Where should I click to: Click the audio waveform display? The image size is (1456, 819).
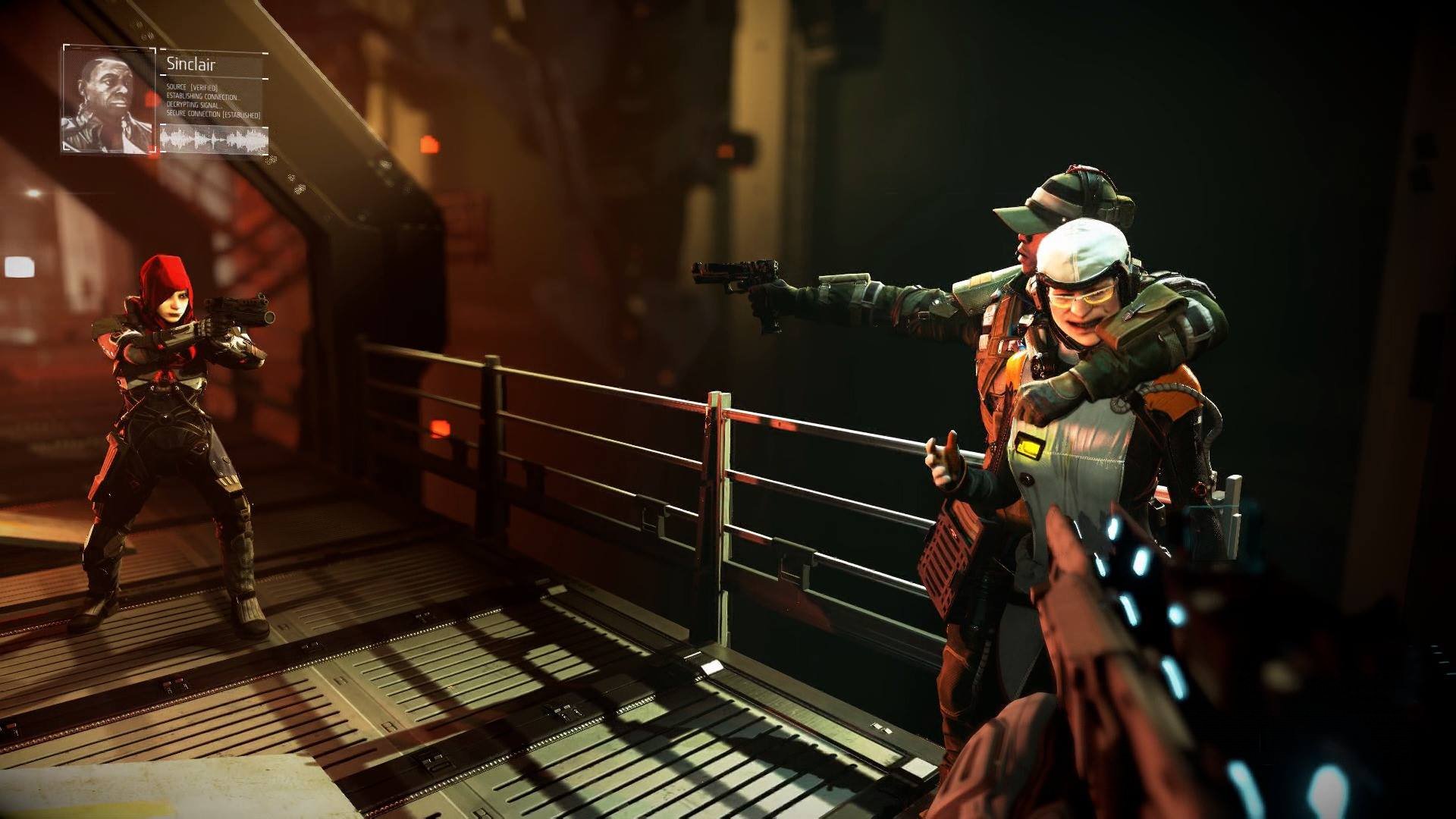pyautogui.click(x=215, y=139)
